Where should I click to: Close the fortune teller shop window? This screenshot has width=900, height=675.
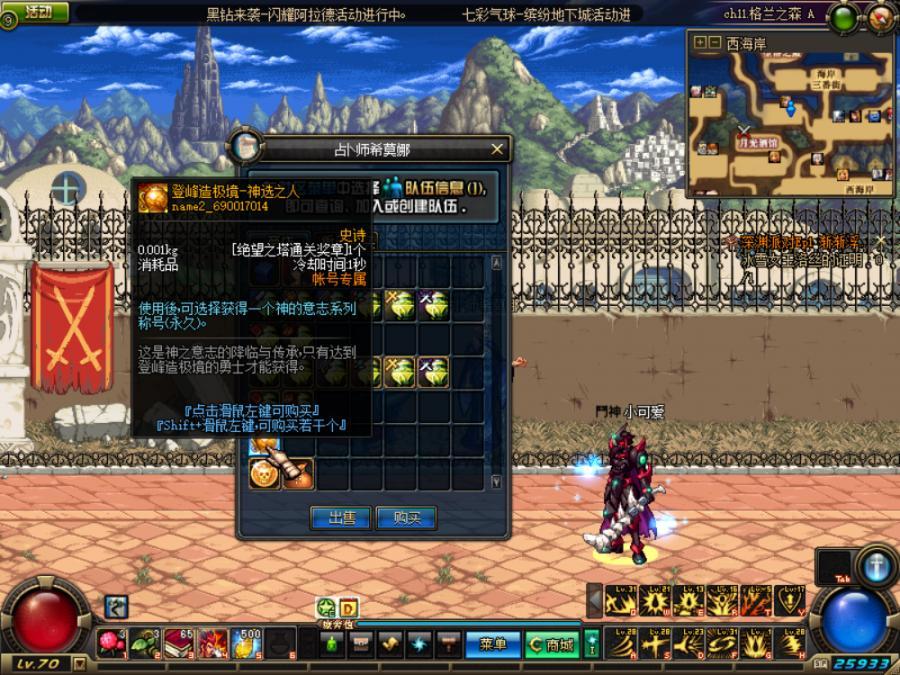[x=498, y=150]
